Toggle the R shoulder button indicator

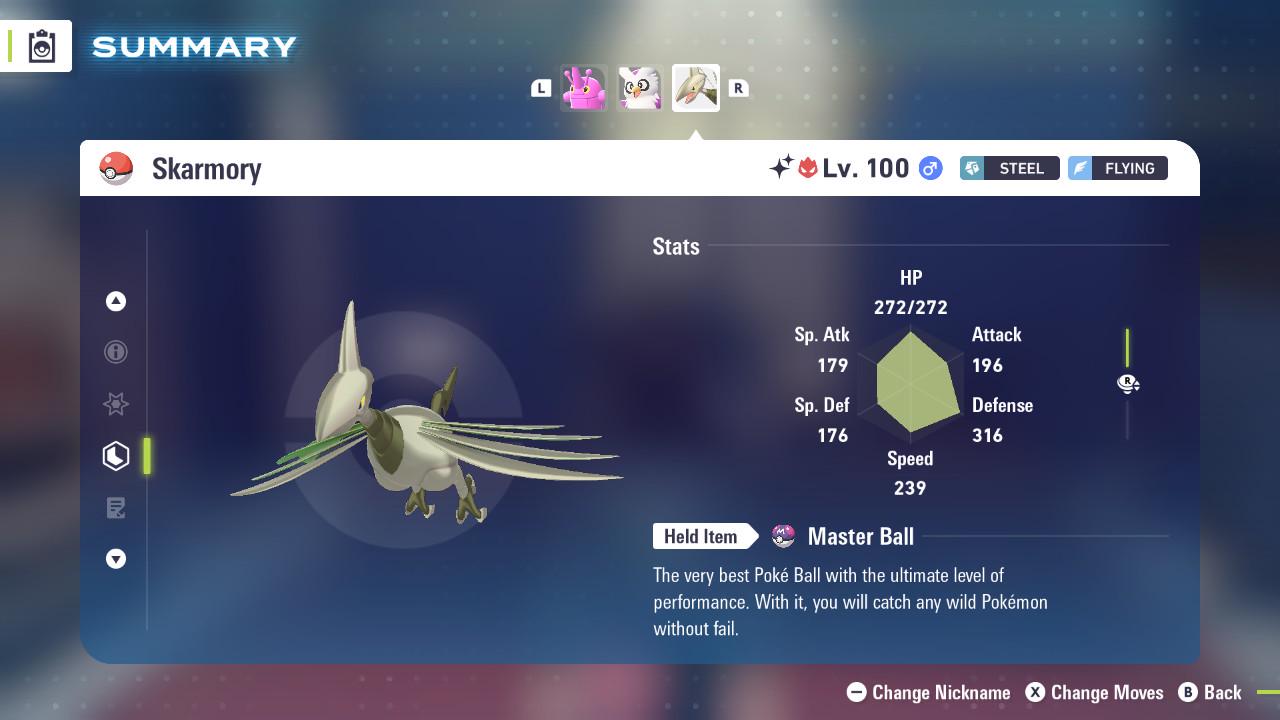tap(738, 88)
